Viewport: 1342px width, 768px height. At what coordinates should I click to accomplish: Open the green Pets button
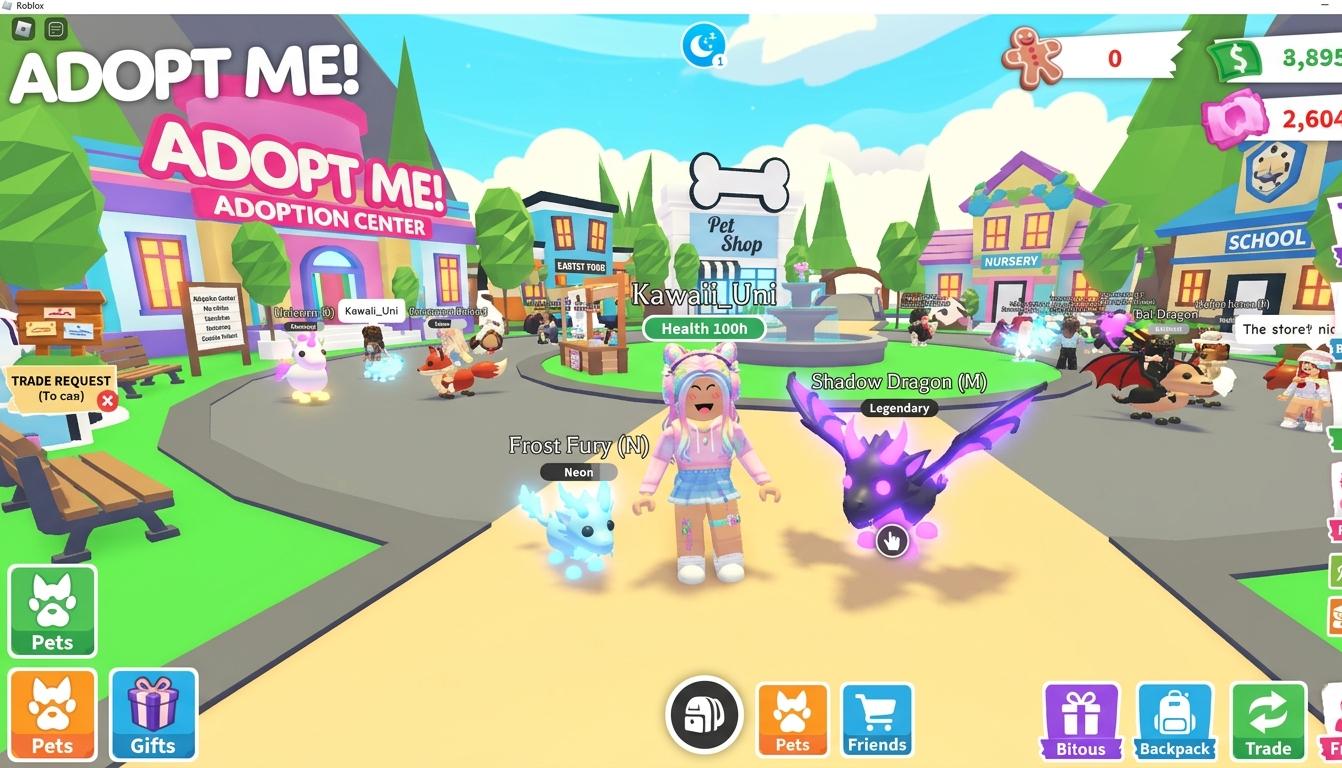(53, 610)
